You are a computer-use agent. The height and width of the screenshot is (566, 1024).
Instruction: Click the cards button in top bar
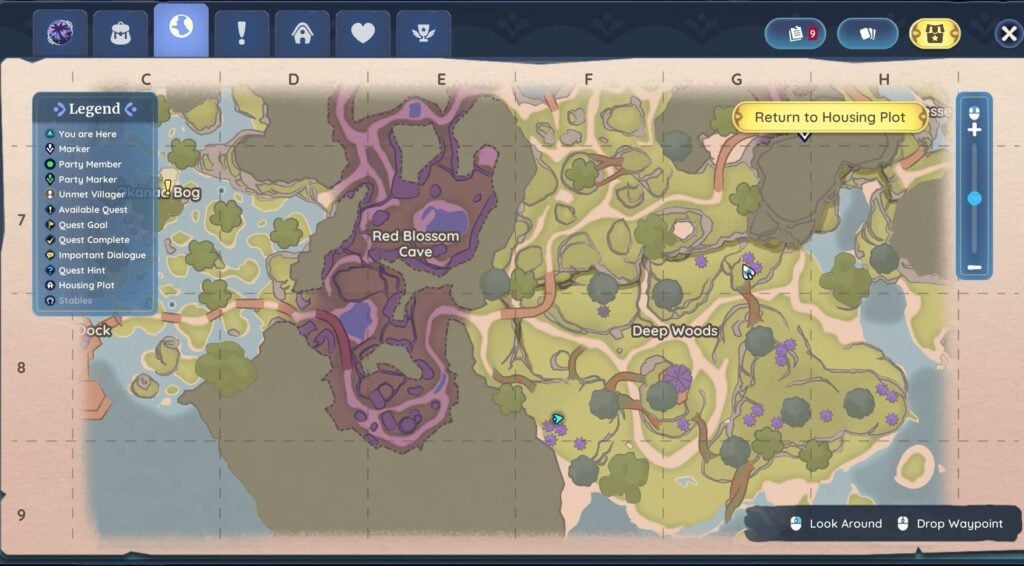click(867, 33)
